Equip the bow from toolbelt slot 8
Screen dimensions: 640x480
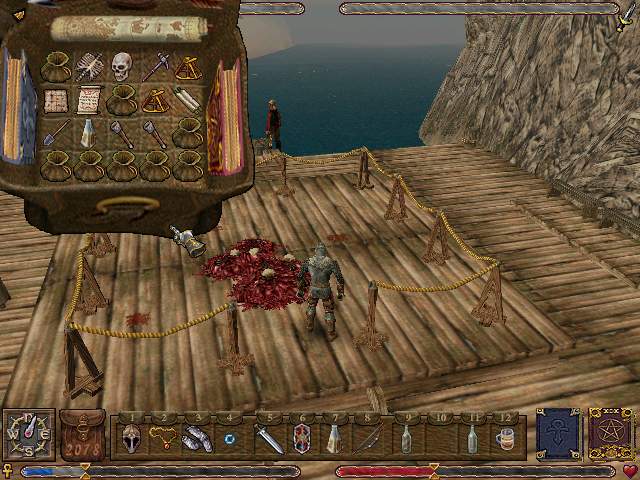coord(369,438)
